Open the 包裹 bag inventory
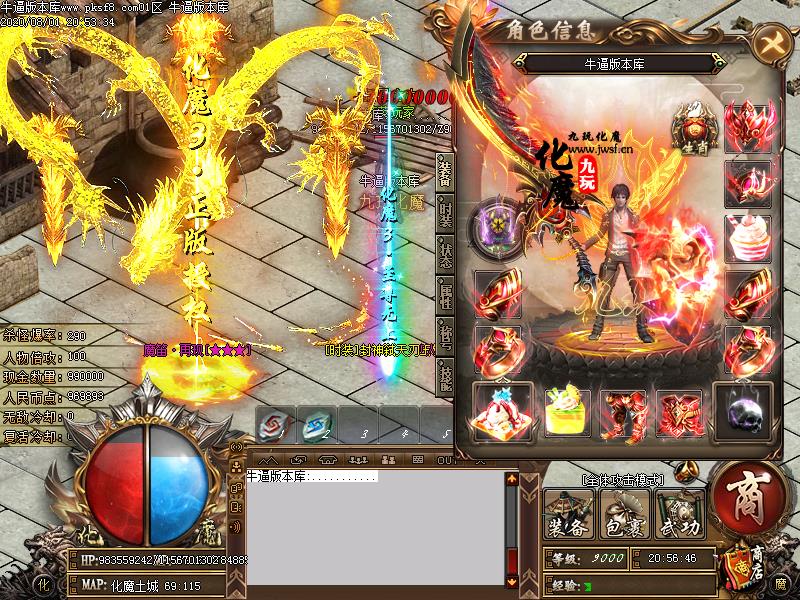The width and height of the screenshot is (800, 600). click(624, 515)
